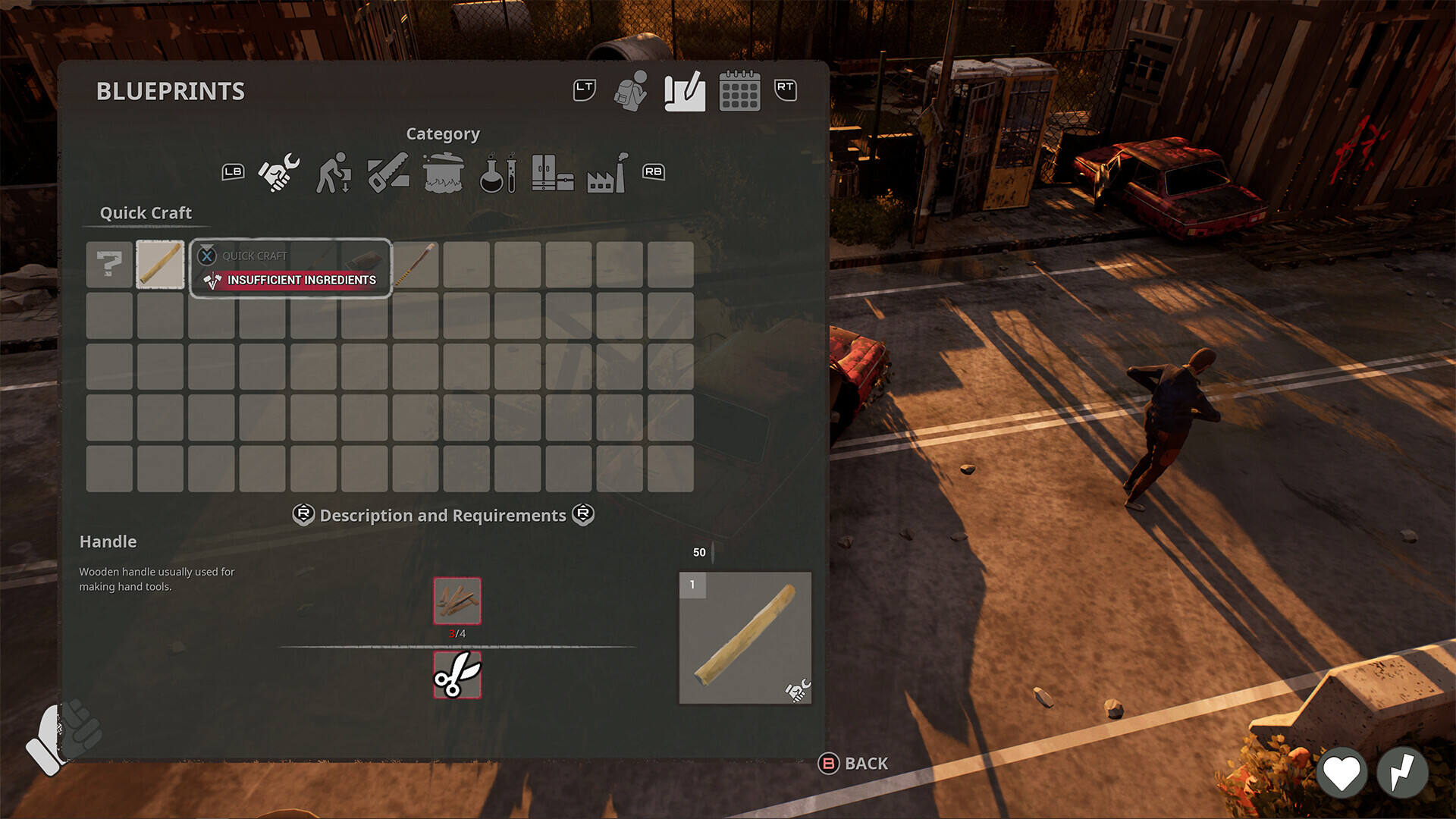Open the lightning bolt energy icon
Screen dimensions: 1456x819
click(x=1402, y=773)
